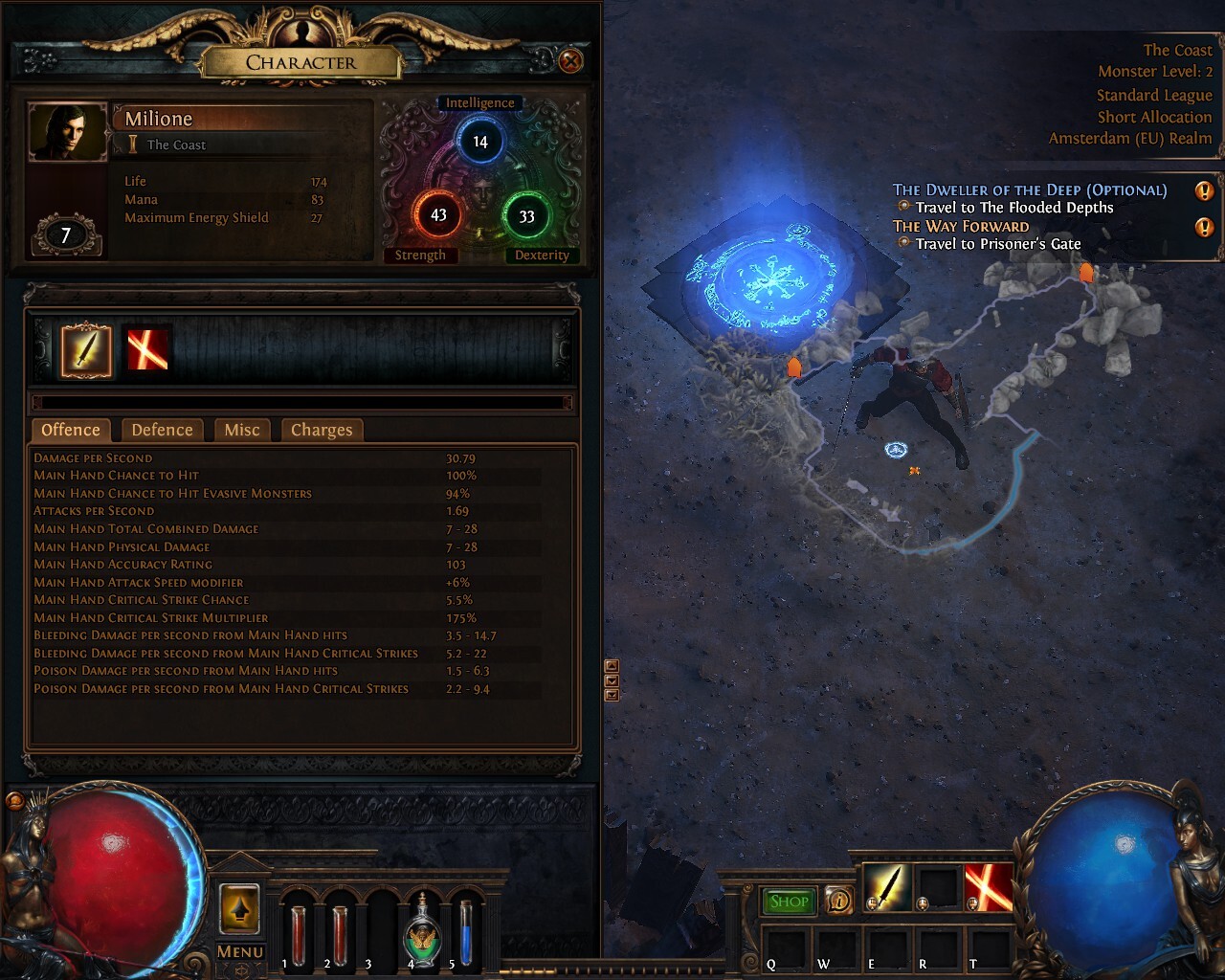Click the chat bubble icon above life globe
The image size is (1225, 980).
click(14, 801)
